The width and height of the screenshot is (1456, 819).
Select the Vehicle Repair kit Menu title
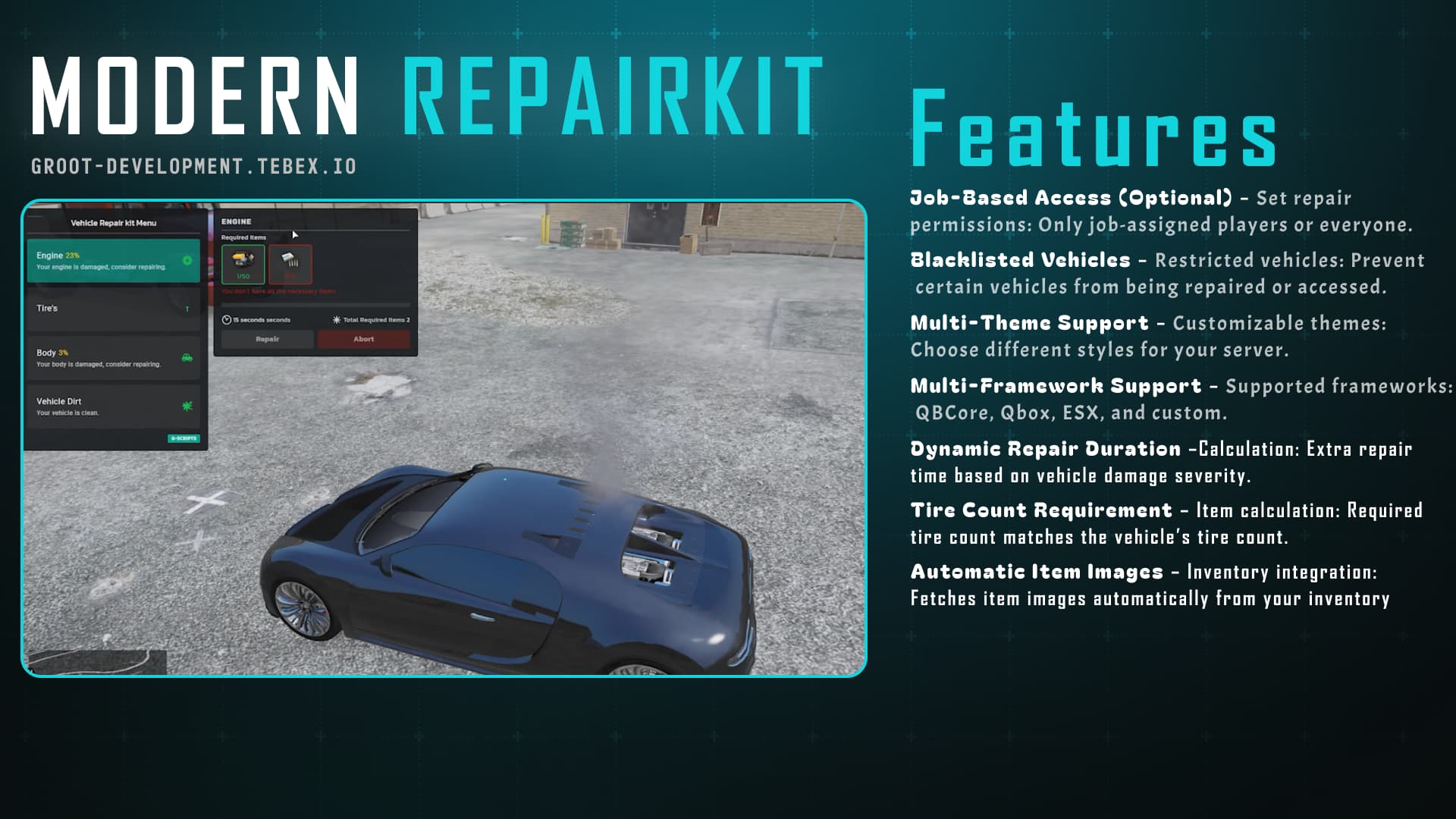114,222
